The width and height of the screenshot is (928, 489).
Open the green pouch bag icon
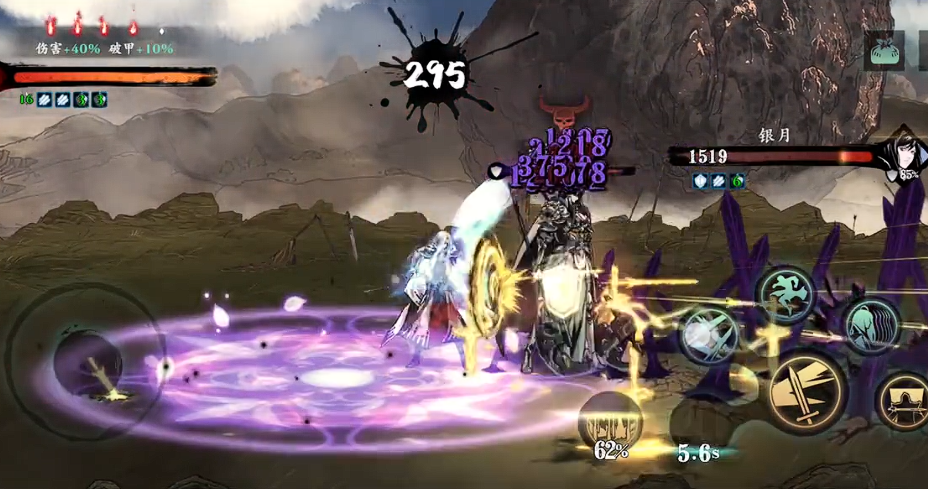tap(886, 52)
